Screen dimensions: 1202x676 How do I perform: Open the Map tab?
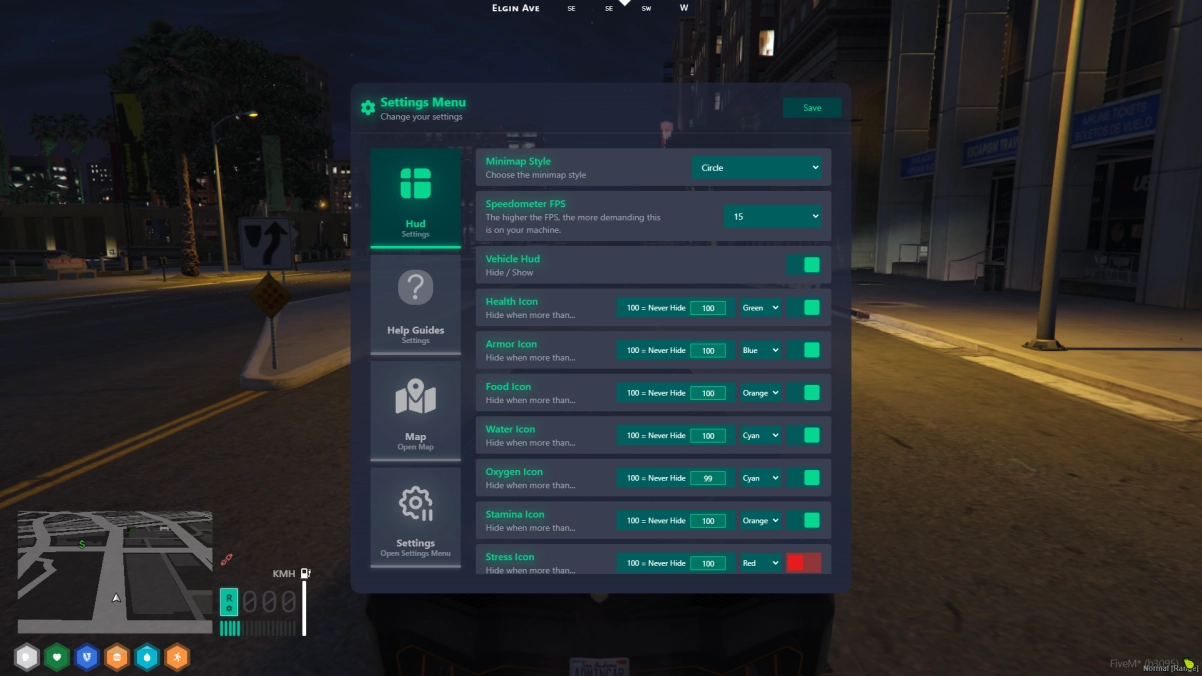[x=415, y=411]
